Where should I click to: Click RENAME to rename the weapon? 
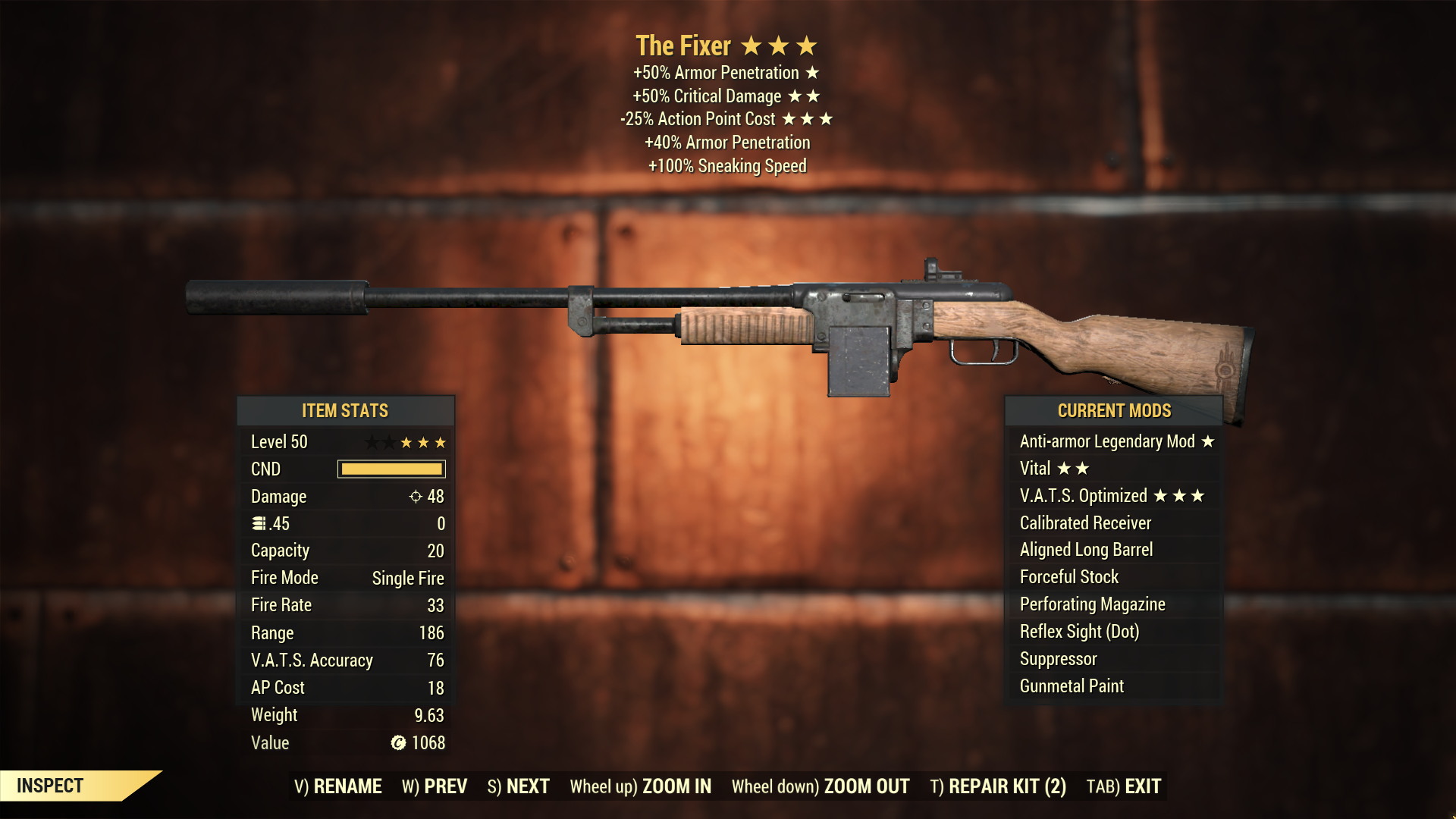(x=347, y=786)
